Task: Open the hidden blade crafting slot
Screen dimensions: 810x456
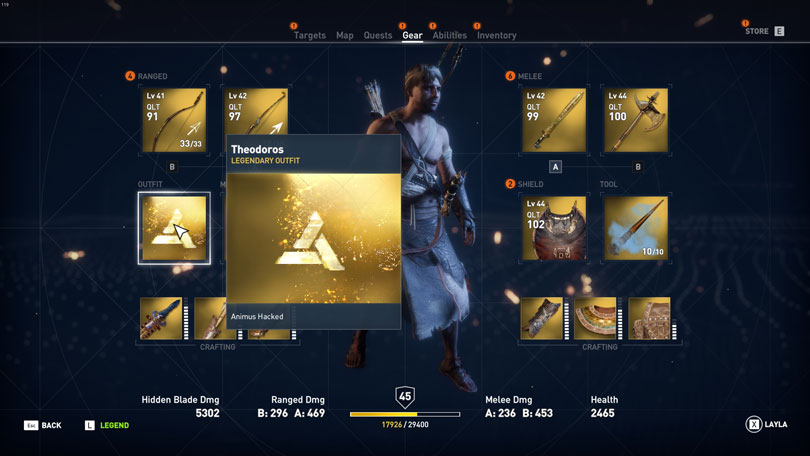Action: click(161, 318)
